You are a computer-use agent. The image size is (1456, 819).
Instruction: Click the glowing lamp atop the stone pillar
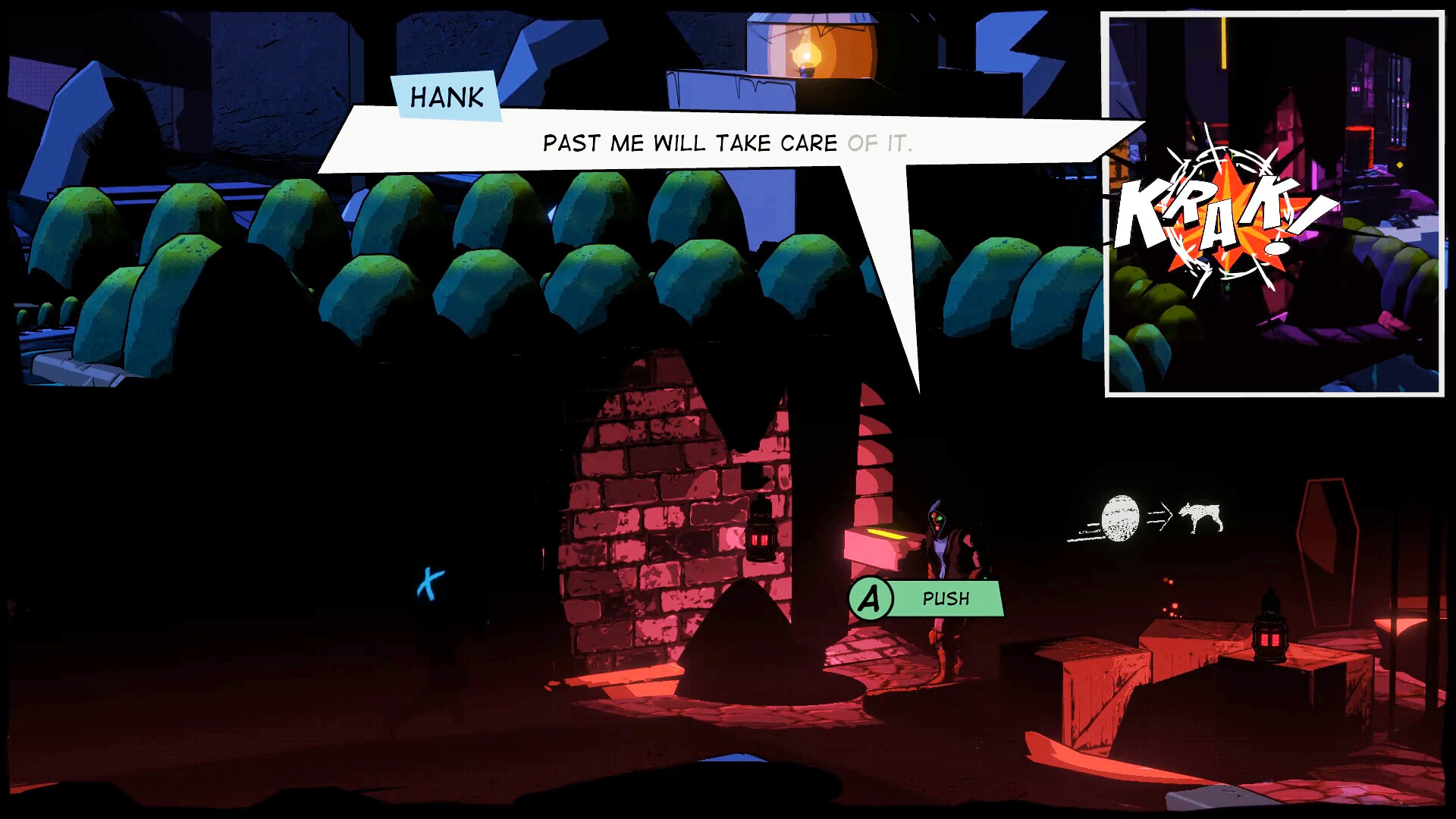coord(805,53)
